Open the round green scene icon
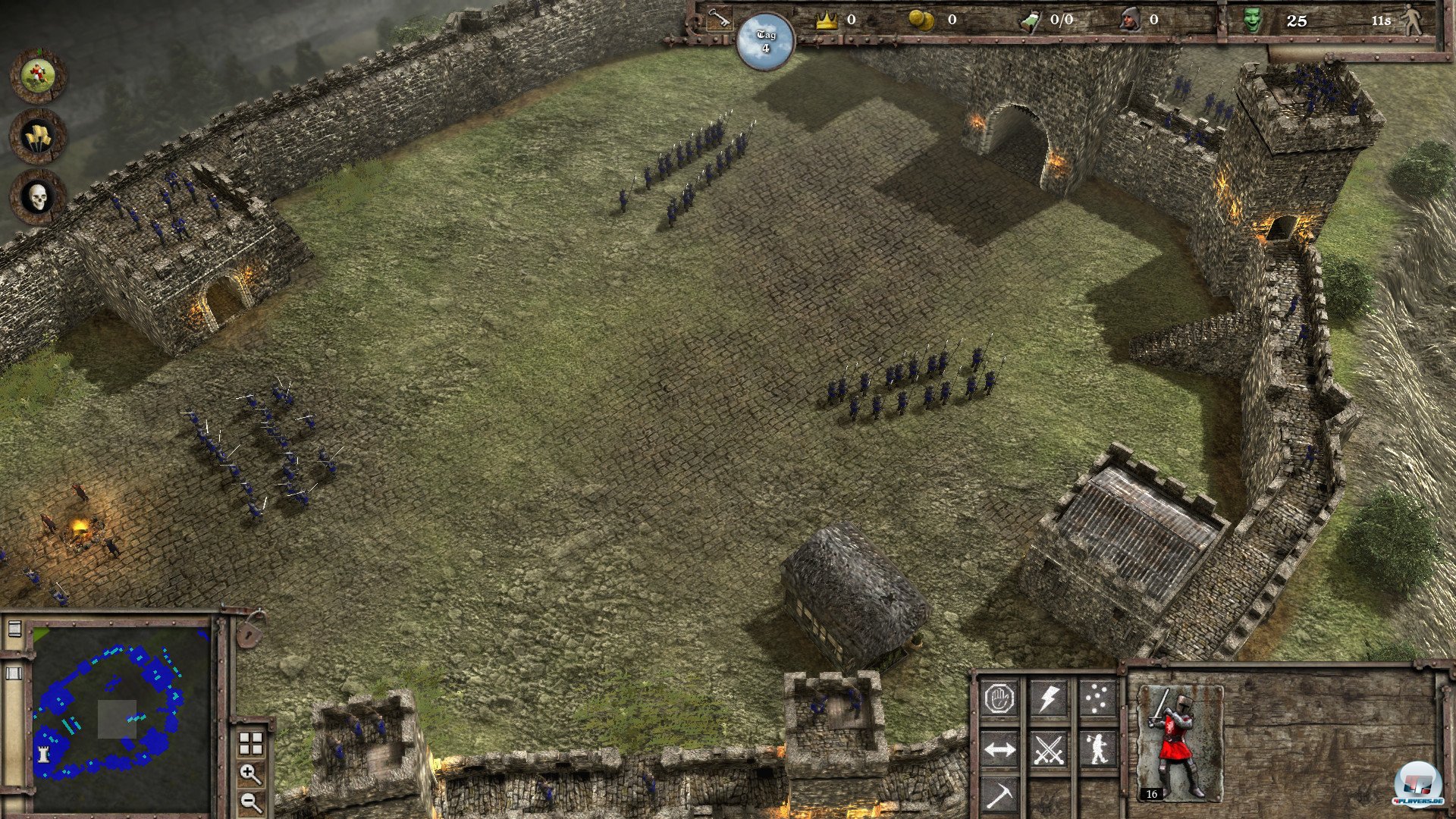Screen dimensions: 1456x819 point(37,75)
